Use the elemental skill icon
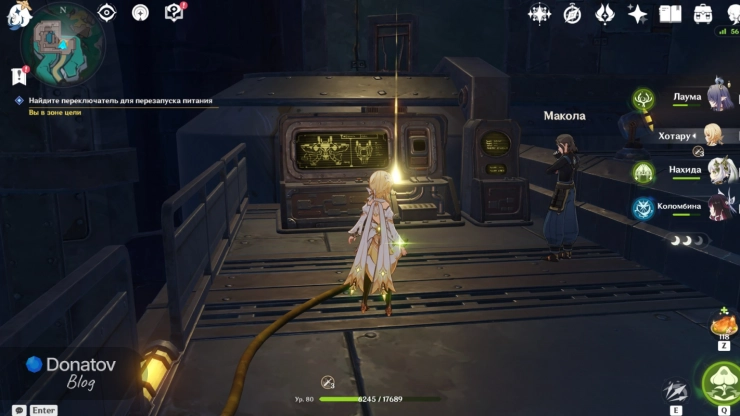Image resolution: width=740 pixels, height=416 pixels. coord(677,389)
